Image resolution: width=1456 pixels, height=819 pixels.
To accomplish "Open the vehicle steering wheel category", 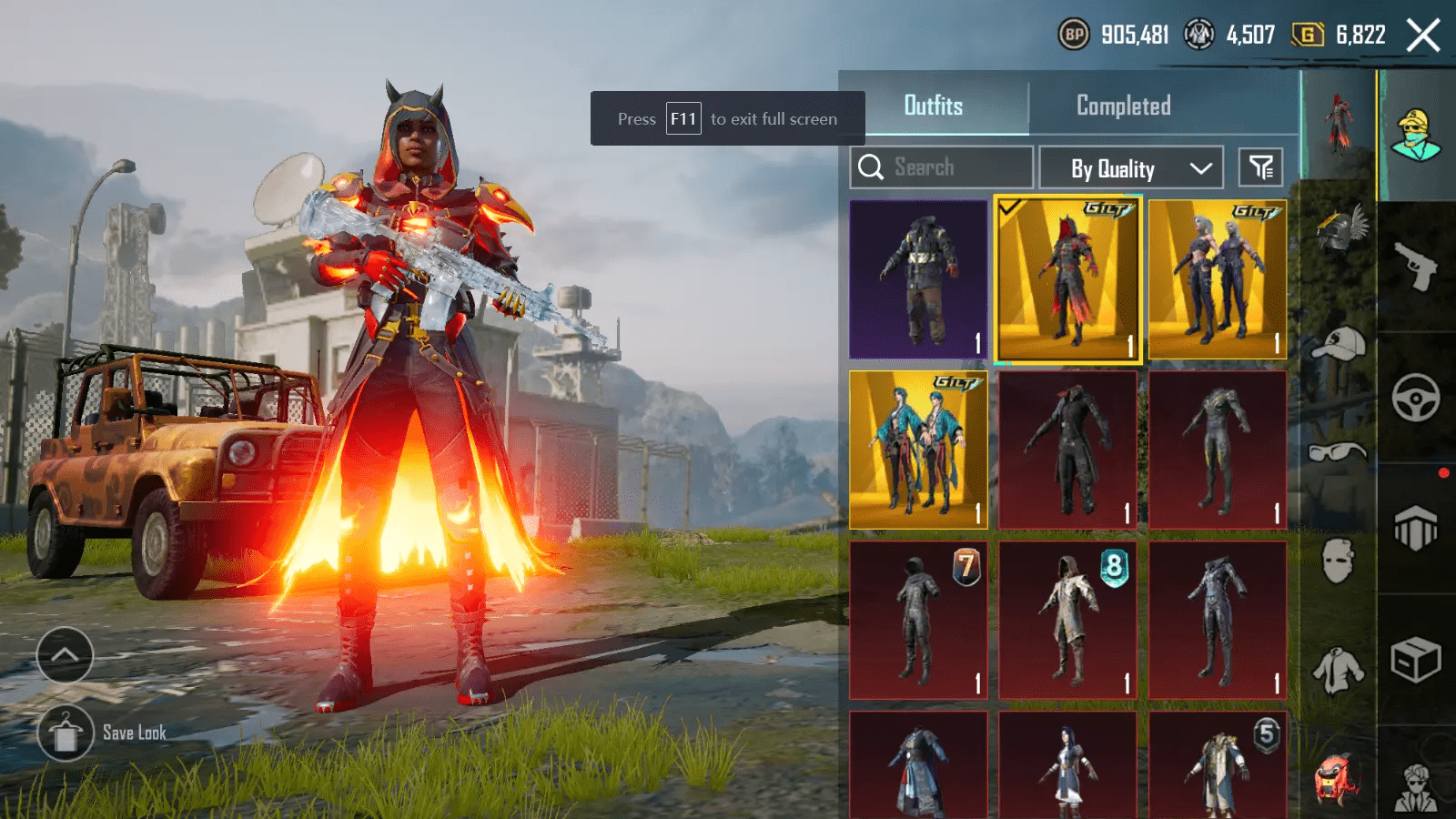I will pyautogui.click(x=1415, y=397).
